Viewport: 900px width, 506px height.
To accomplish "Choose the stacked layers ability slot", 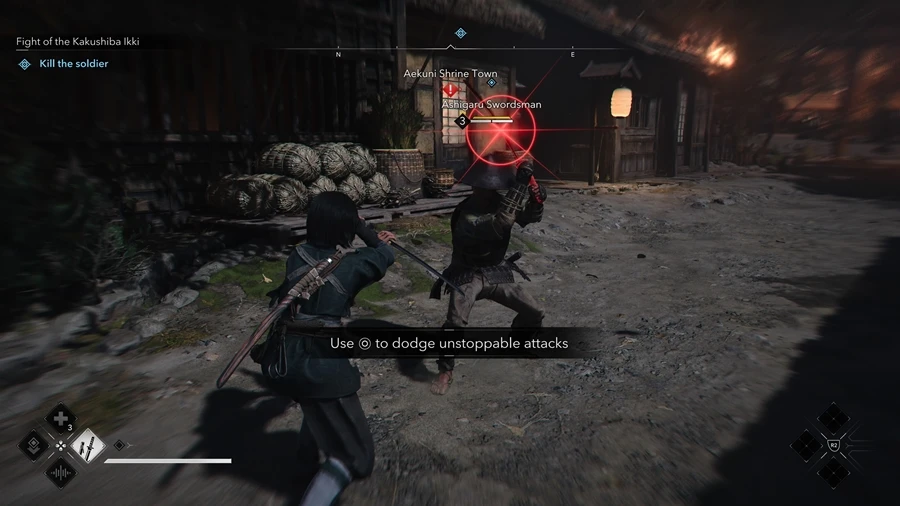I will click(34, 445).
